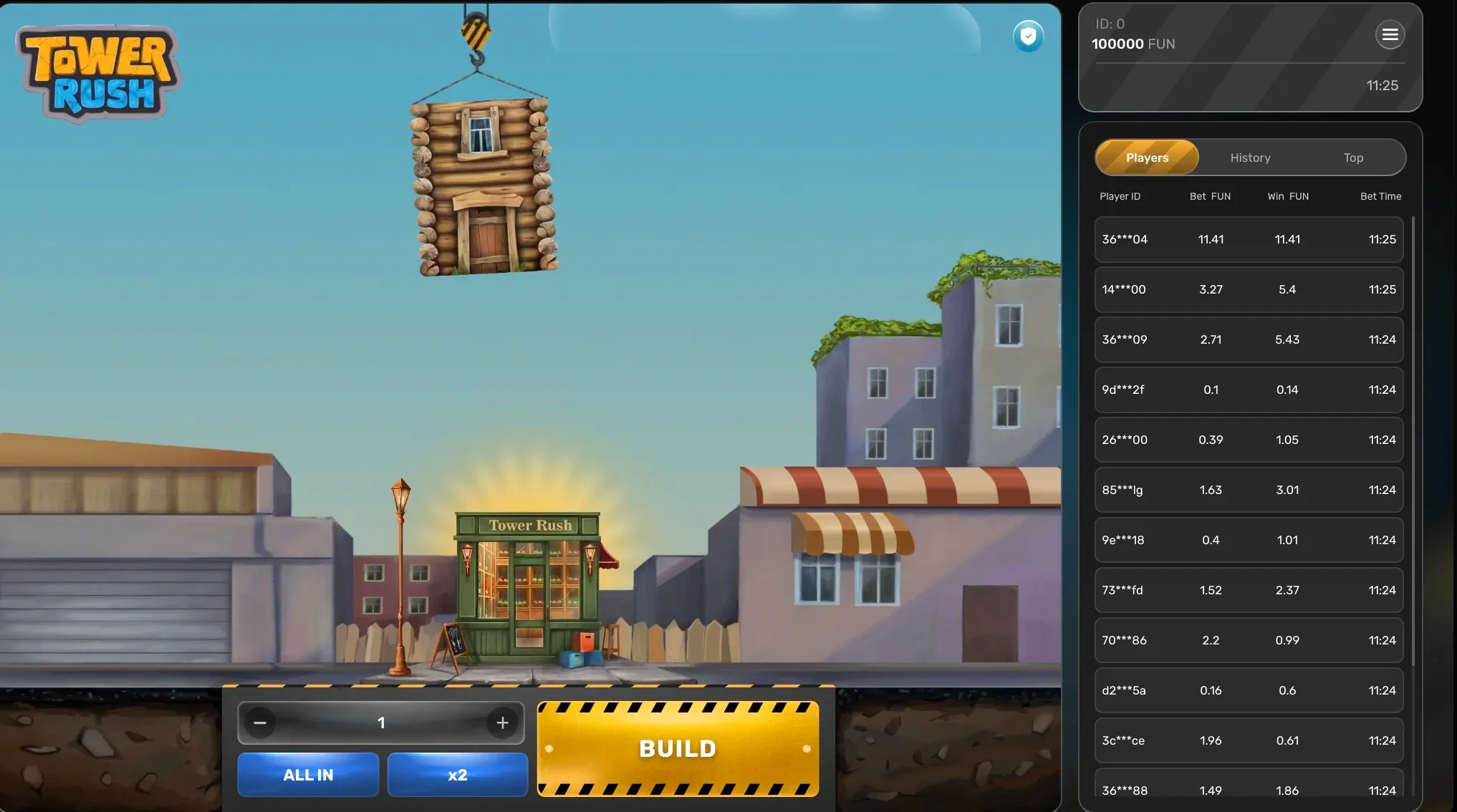Click the blue shield verification badge

click(1028, 36)
